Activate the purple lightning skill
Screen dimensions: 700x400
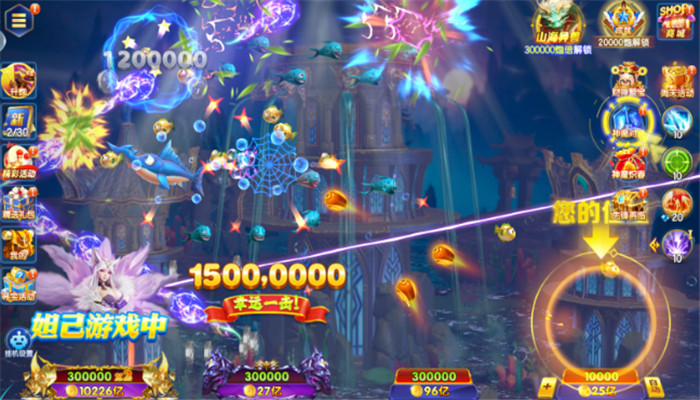coord(677,244)
